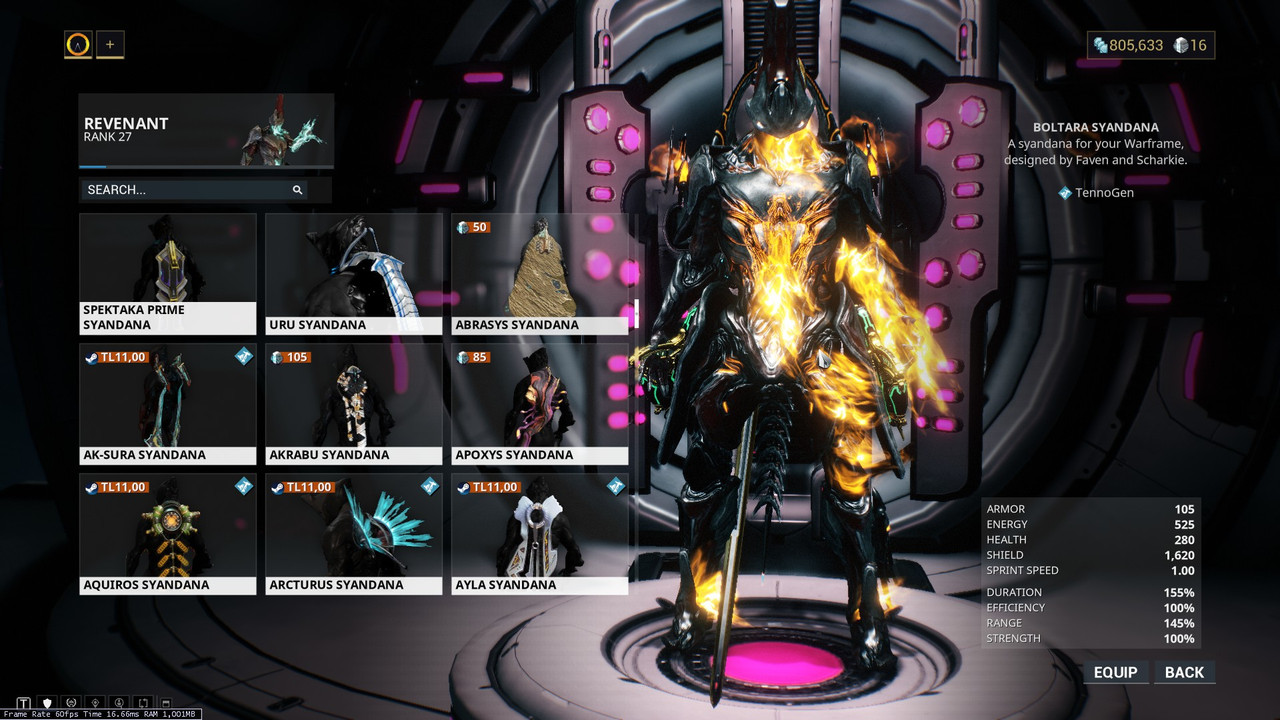
Task: Choose the Apoxys Syandana tile
Action: (540, 403)
